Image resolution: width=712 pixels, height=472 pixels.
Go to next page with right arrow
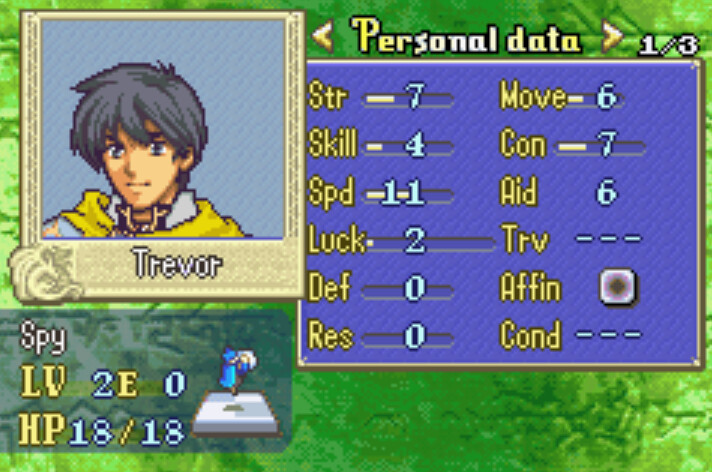pos(611,40)
